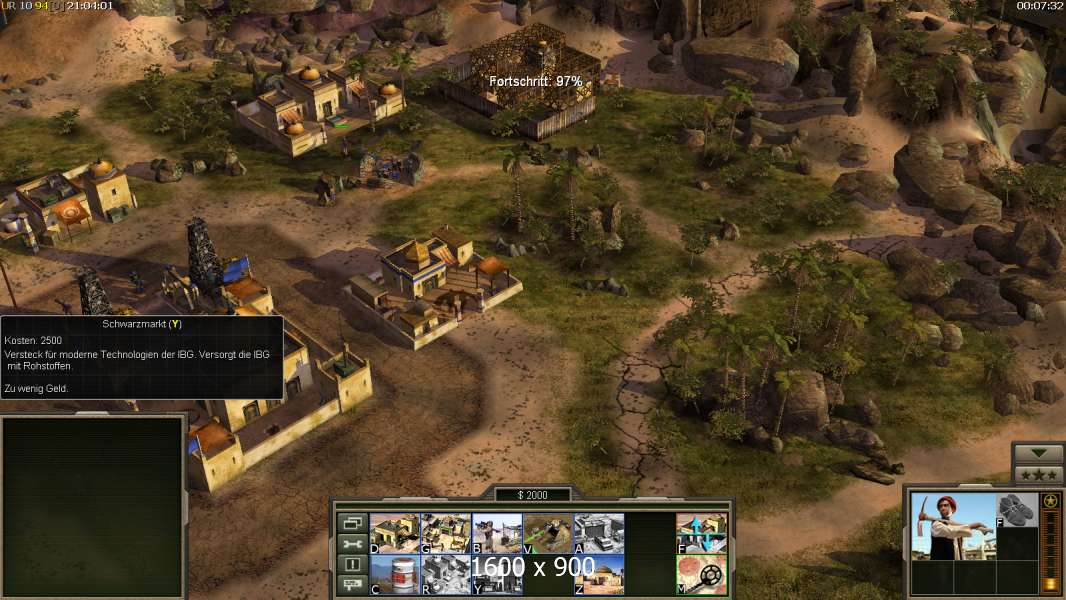Click the overlapping windows button
This screenshot has height=600, width=1066.
pyautogui.click(x=352, y=523)
